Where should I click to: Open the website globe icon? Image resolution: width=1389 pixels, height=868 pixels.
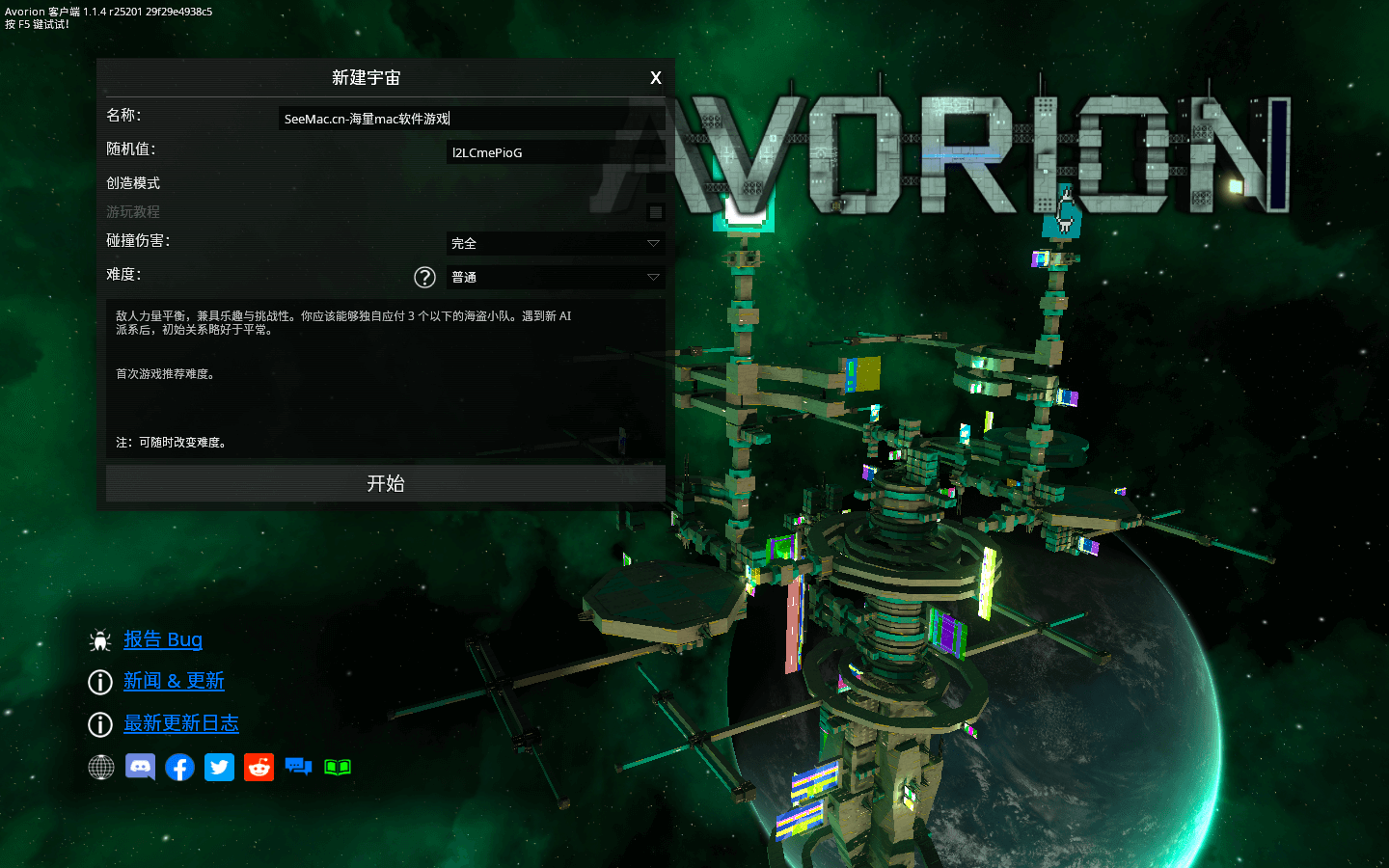(101, 767)
